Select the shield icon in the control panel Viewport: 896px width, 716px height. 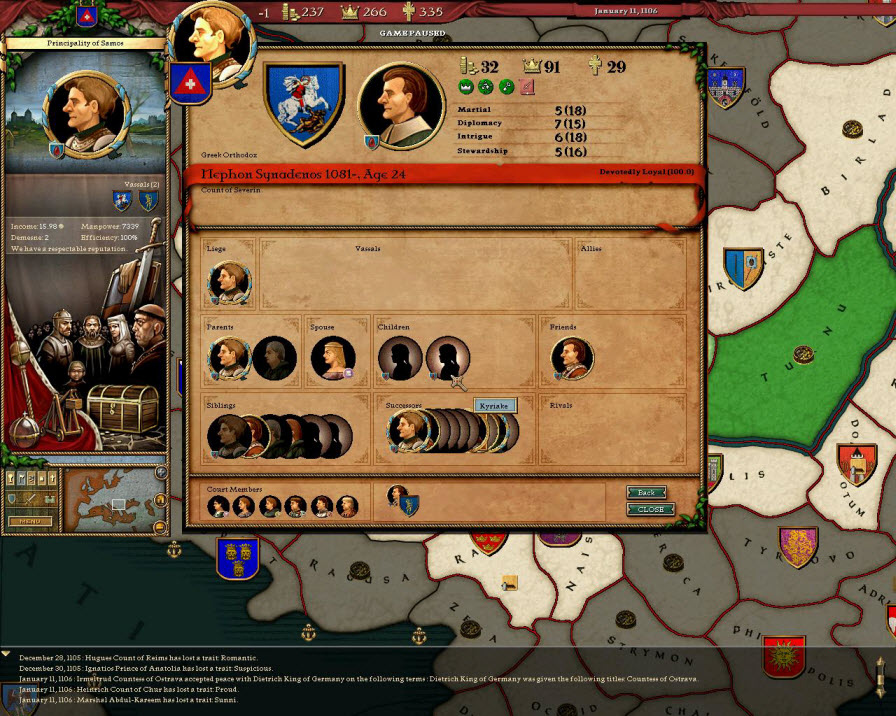point(13,499)
